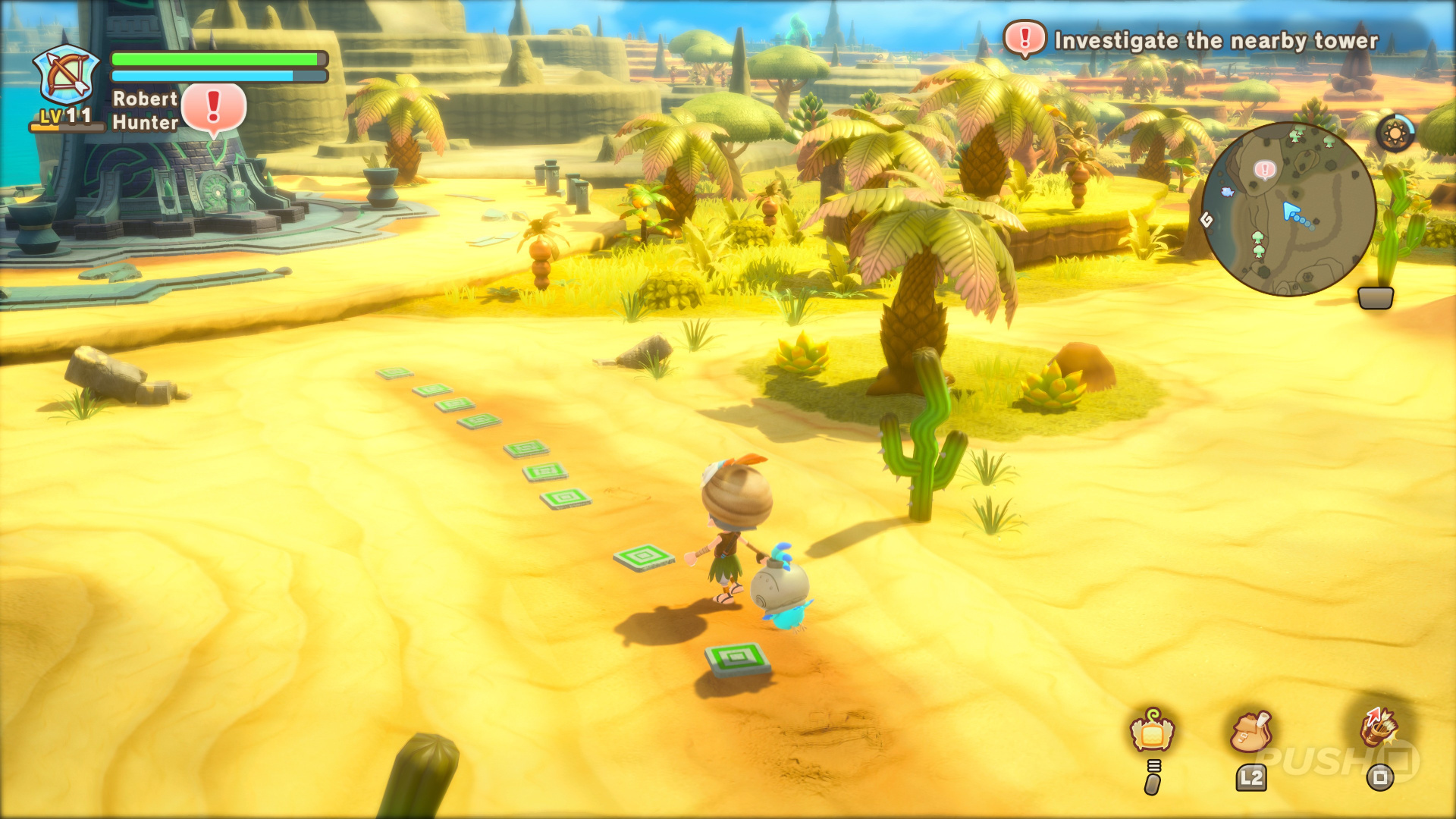Click the pot icon below the minimap
The image size is (1456, 819).
pyautogui.click(x=1375, y=297)
